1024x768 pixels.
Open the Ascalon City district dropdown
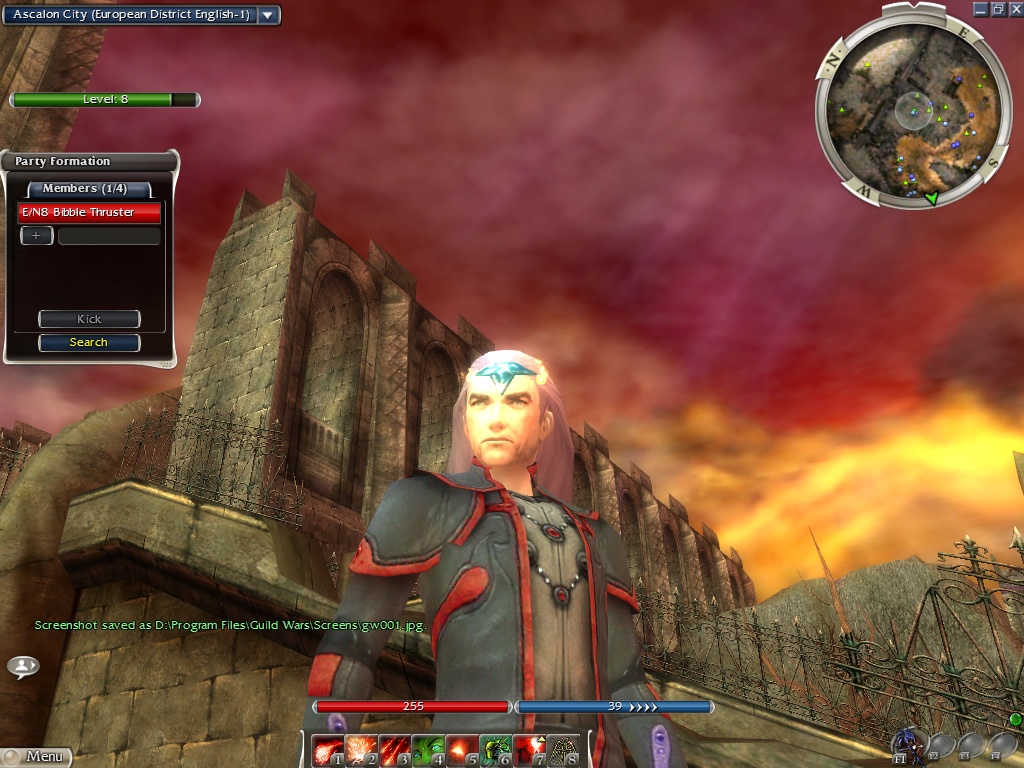[x=268, y=15]
